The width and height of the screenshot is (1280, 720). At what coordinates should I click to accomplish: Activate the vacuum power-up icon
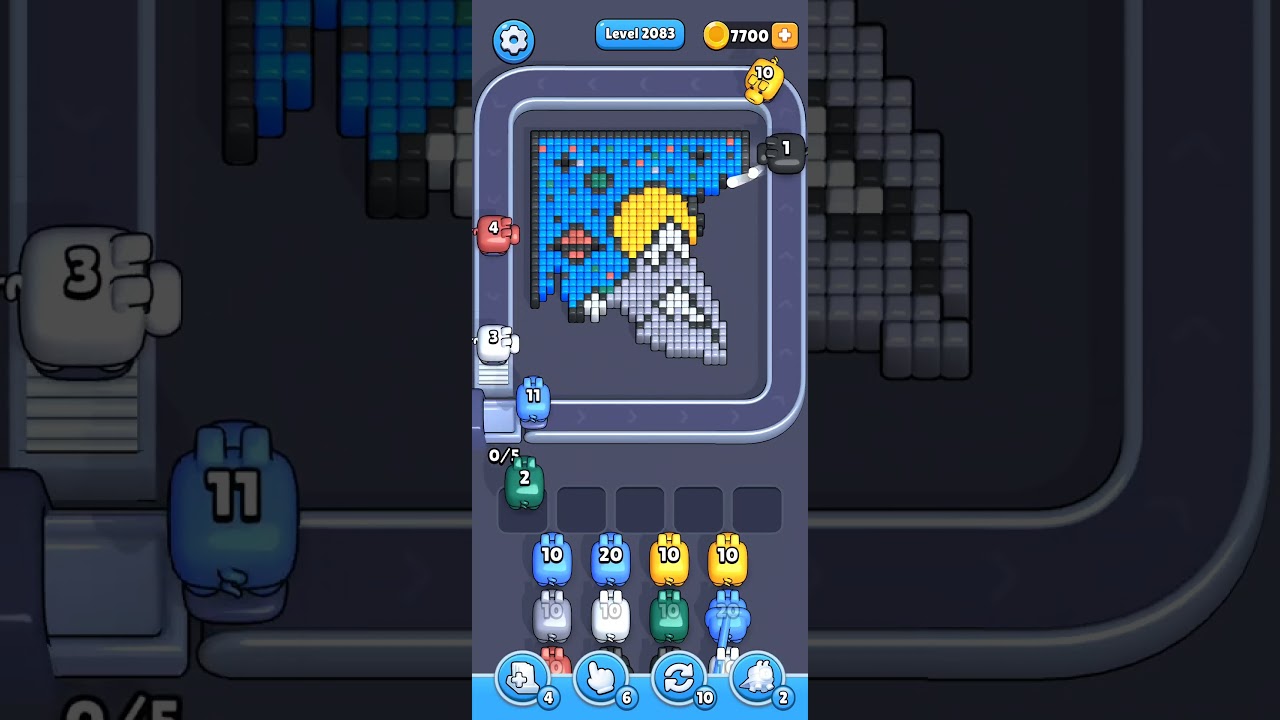(757, 678)
